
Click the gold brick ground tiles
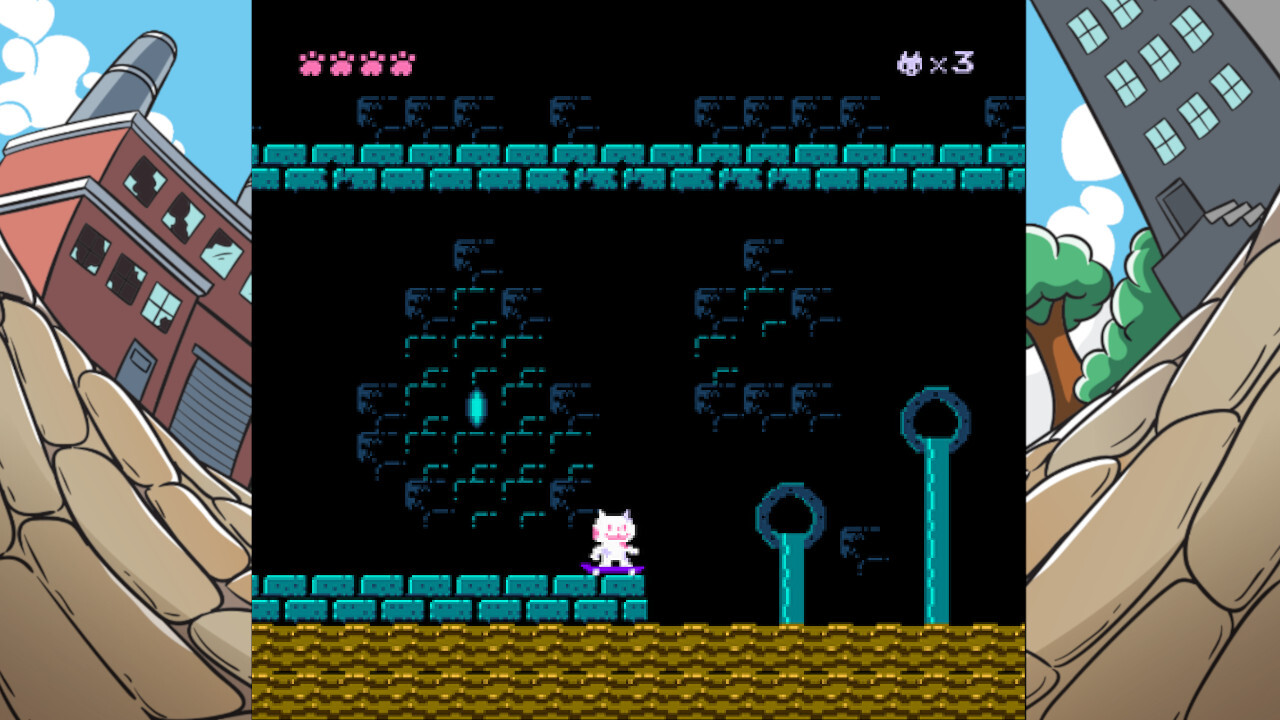[x=640, y=665]
